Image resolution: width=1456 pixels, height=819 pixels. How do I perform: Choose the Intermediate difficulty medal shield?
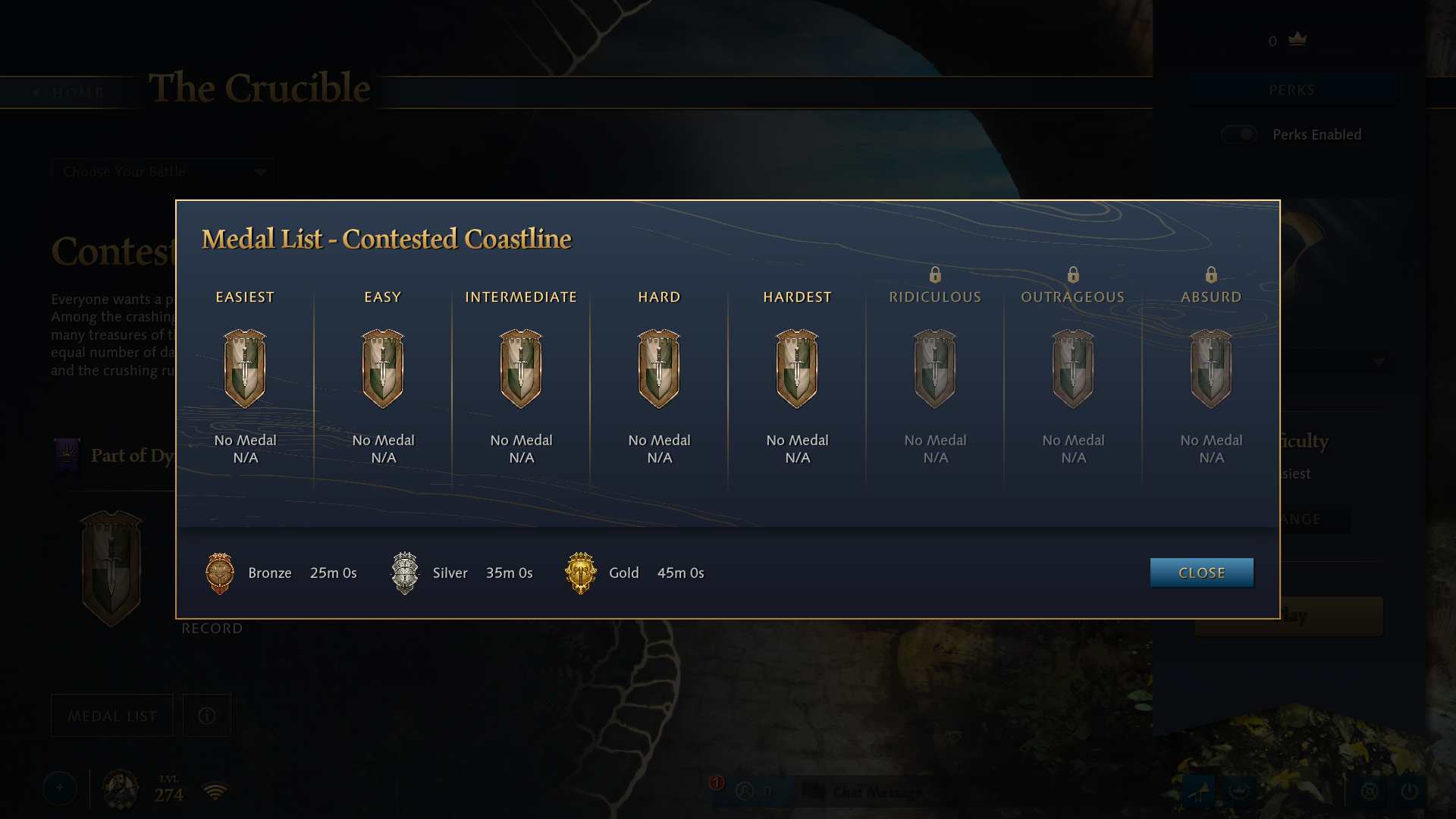pyautogui.click(x=521, y=369)
